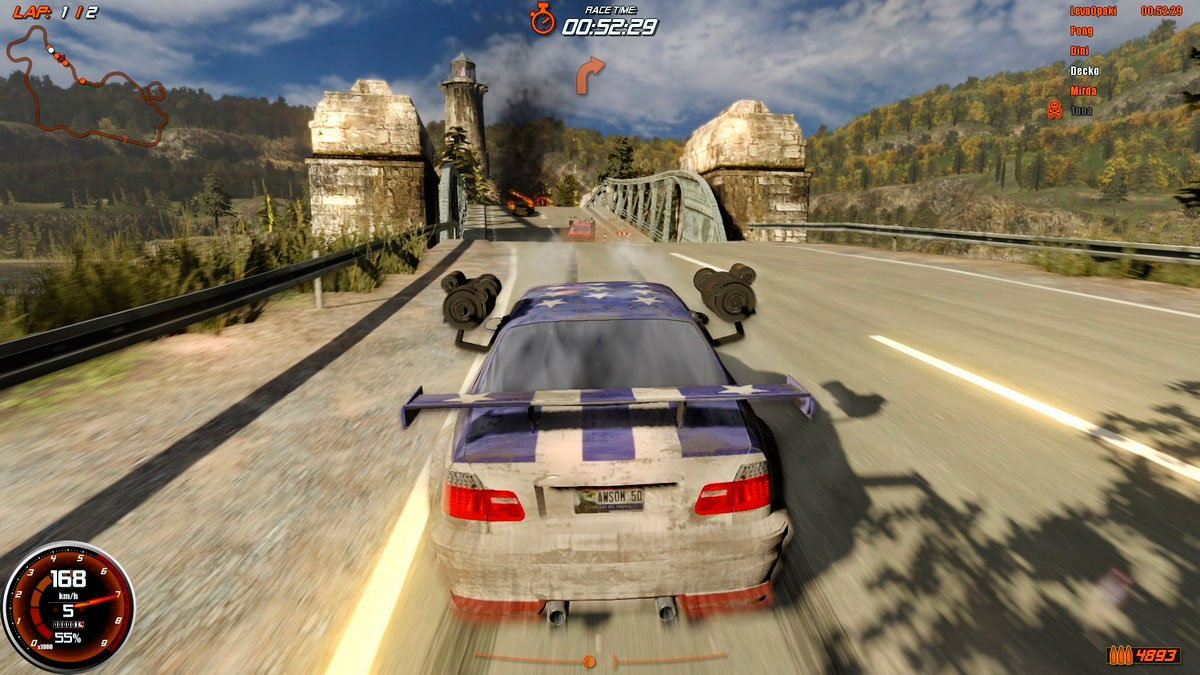
Task: Select Pong in the standings list
Action: (x=1081, y=31)
